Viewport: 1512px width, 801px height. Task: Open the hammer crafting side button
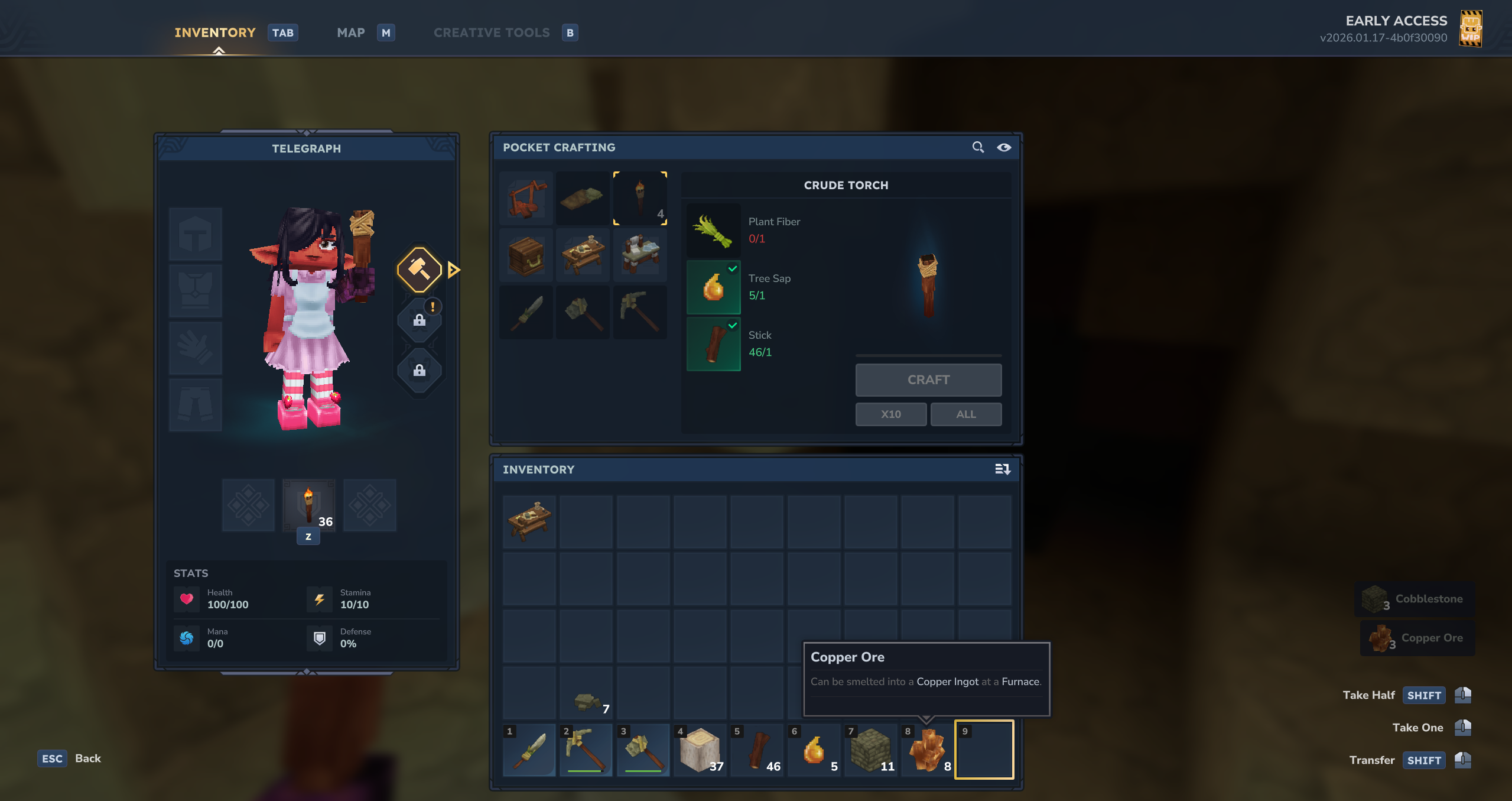(x=419, y=270)
